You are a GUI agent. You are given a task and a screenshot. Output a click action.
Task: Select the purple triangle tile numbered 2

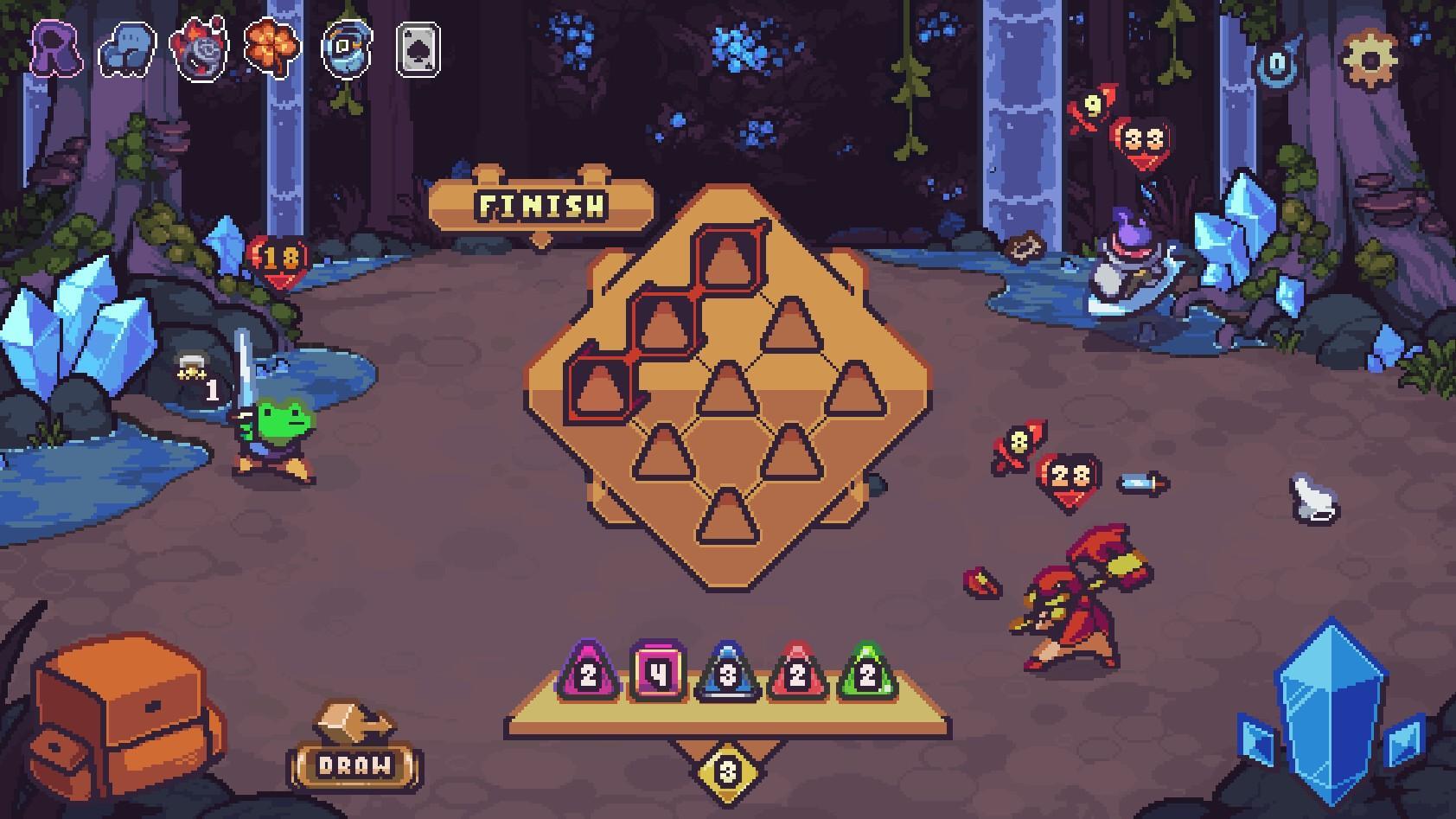pyautogui.click(x=586, y=676)
